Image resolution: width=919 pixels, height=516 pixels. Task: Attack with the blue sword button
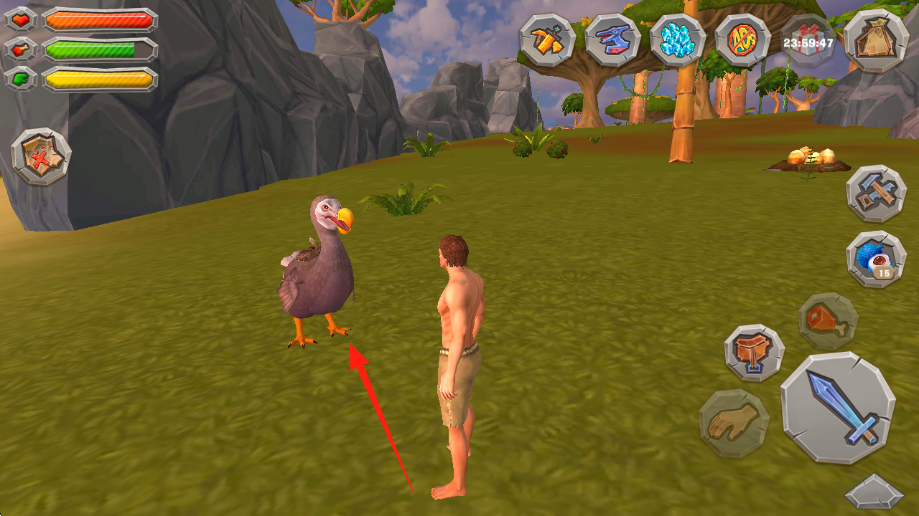[x=837, y=407]
